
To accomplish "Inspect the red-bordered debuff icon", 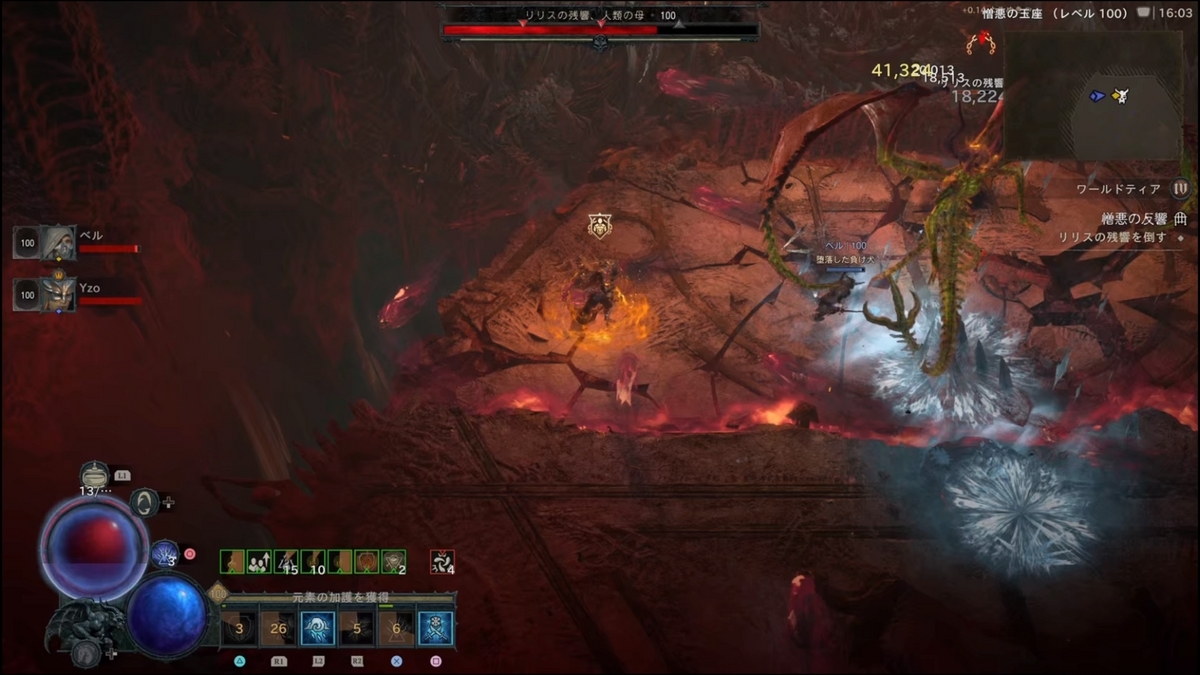I will pos(442,562).
